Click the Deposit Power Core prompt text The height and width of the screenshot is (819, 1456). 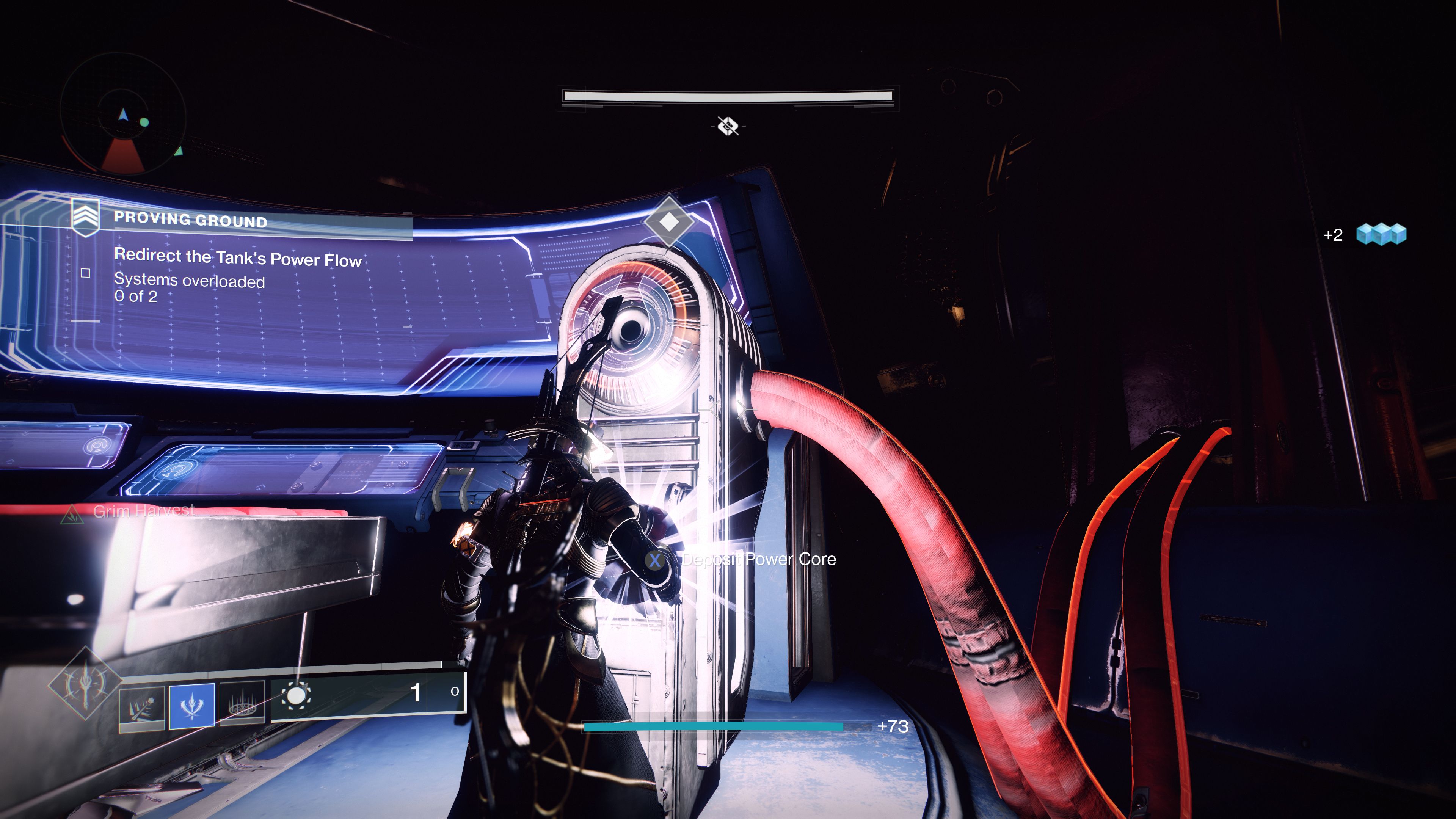(x=758, y=560)
